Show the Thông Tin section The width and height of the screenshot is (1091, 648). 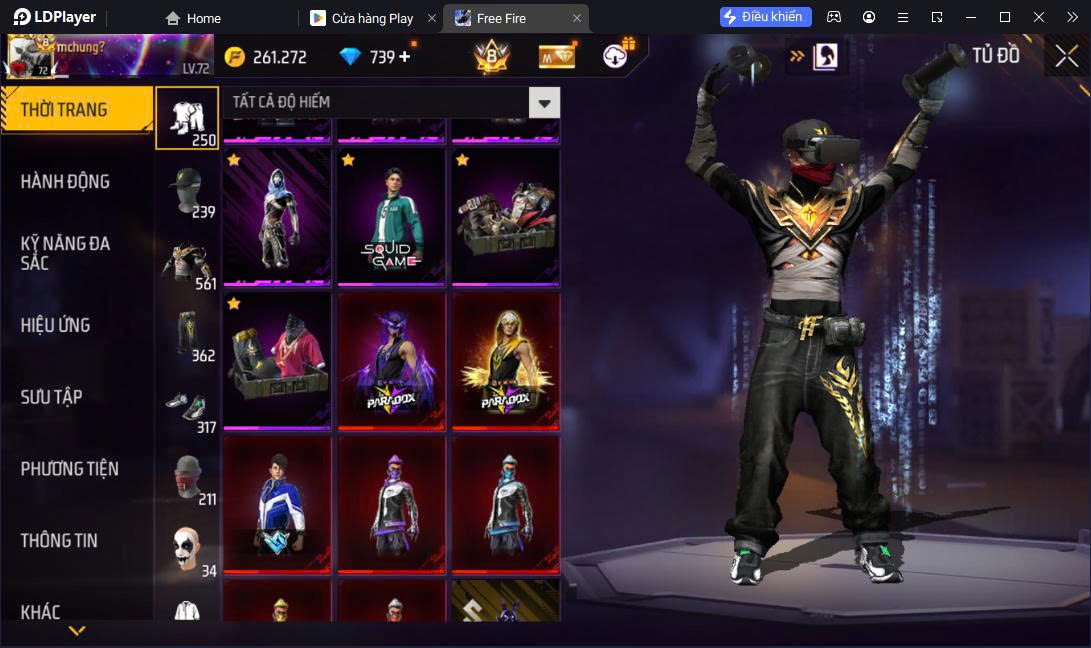point(59,541)
